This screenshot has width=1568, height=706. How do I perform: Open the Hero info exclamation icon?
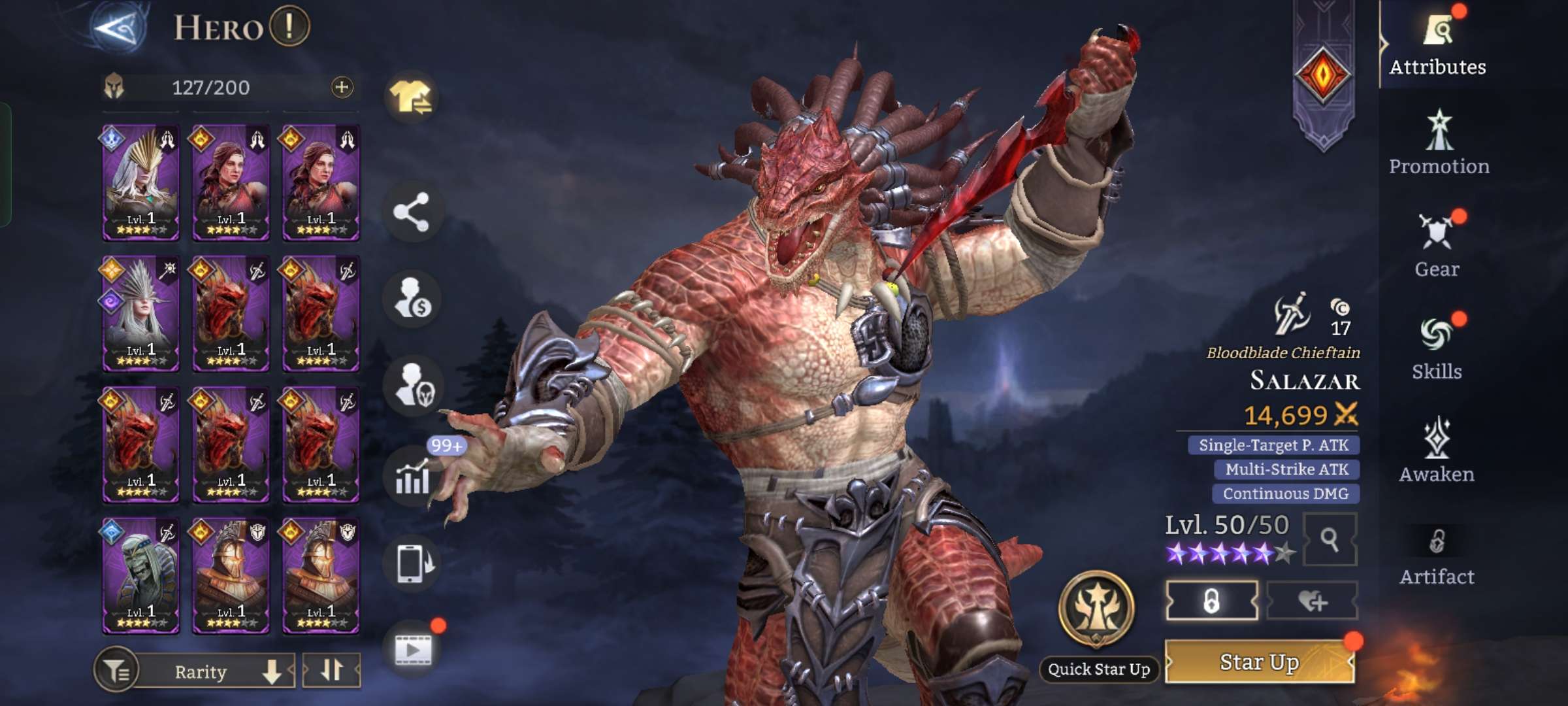289,27
